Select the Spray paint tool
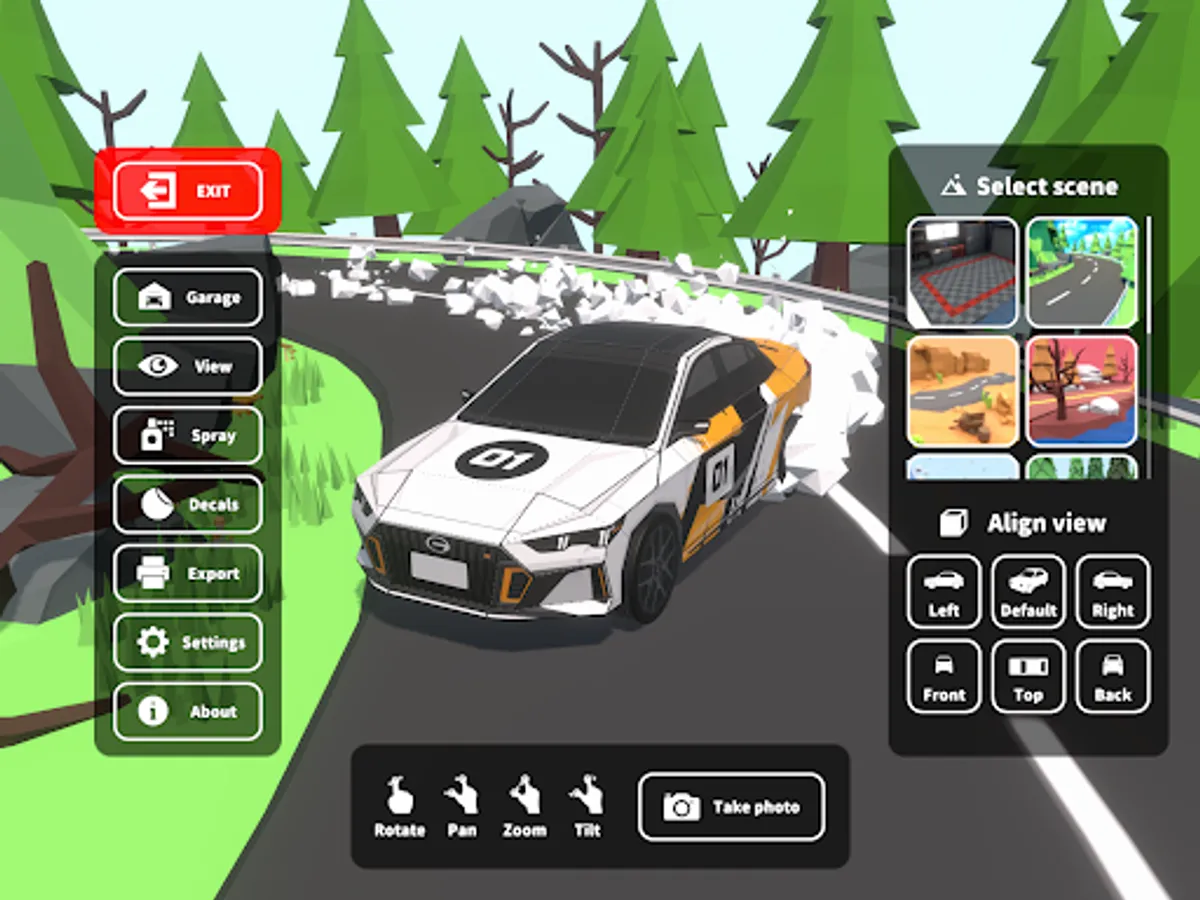The image size is (1200, 900). (188, 435)
